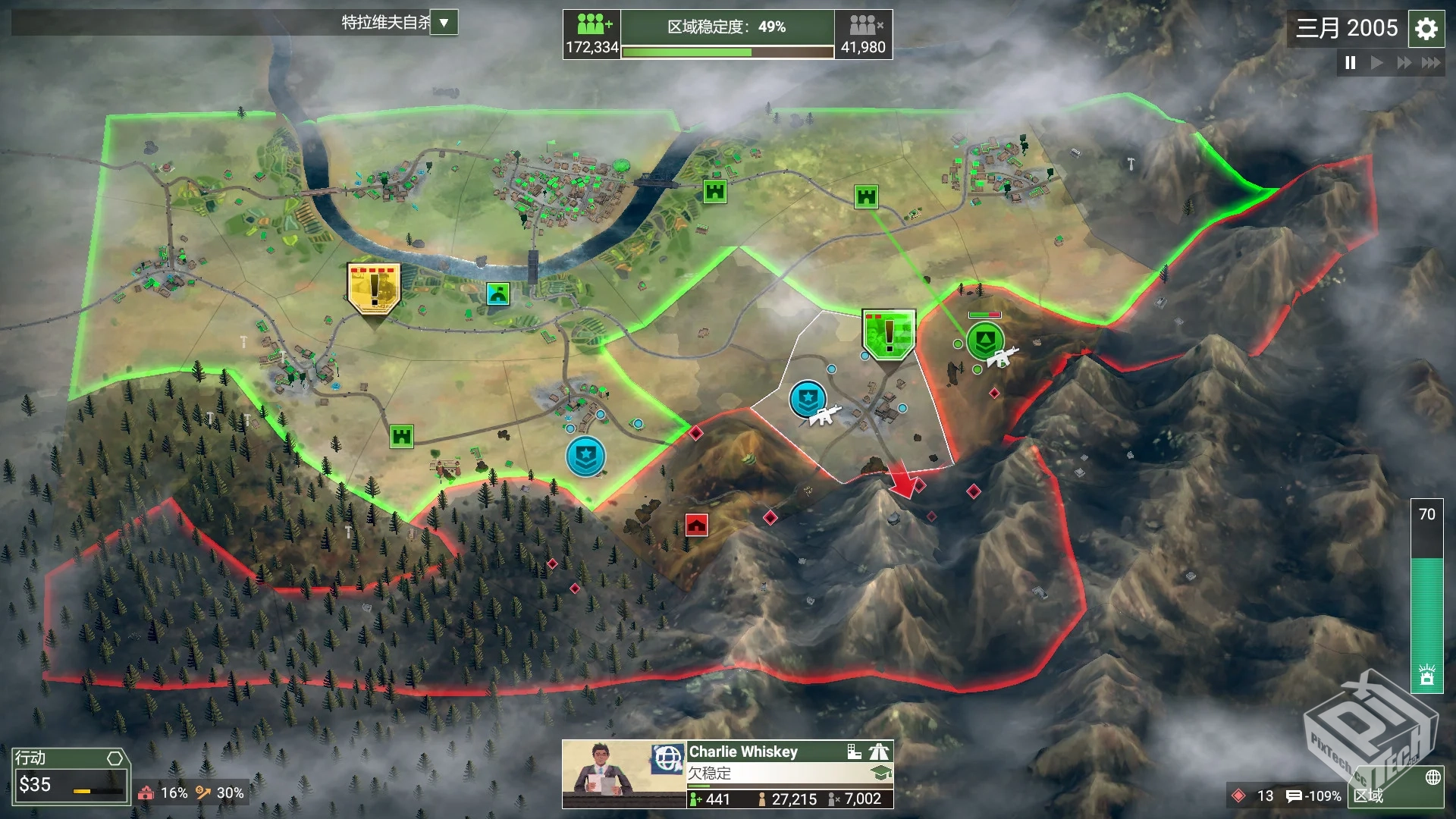Viewport: 1456px width, 819px height.
Task: Open the settings gear menu
Action: tap(1426, 29)
